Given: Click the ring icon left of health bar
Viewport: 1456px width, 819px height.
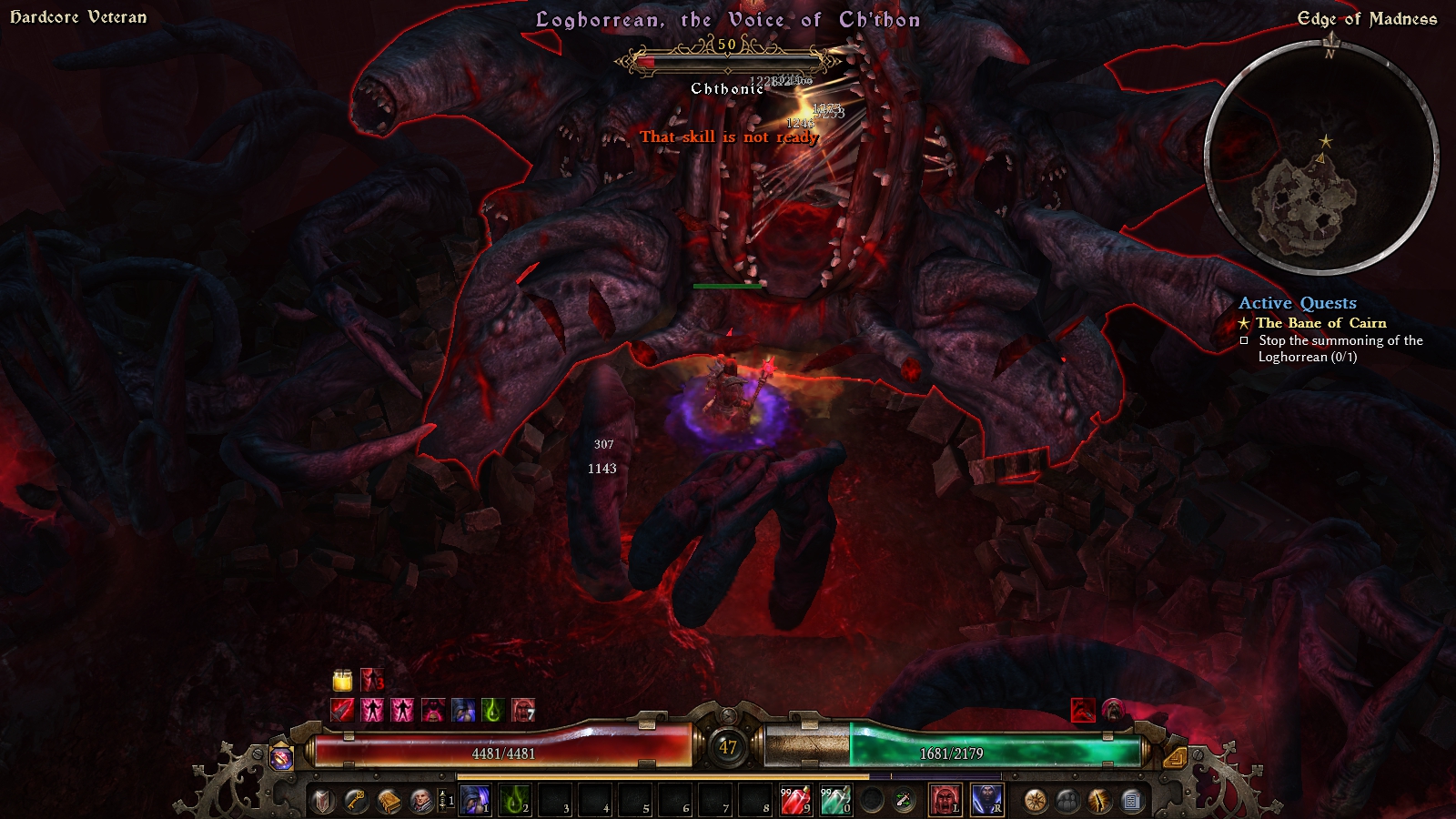Looking at the screenshot, I should point(281,756).
